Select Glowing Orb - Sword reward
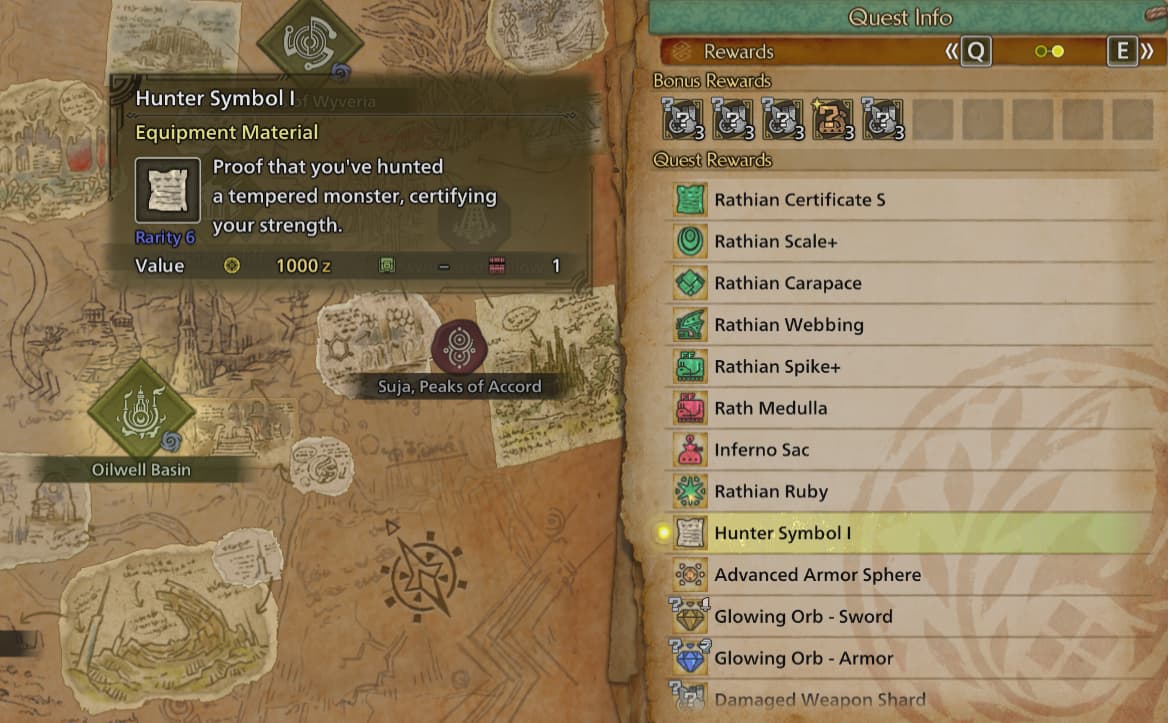This screenshot has width=1168, height=723. [803, 617]
